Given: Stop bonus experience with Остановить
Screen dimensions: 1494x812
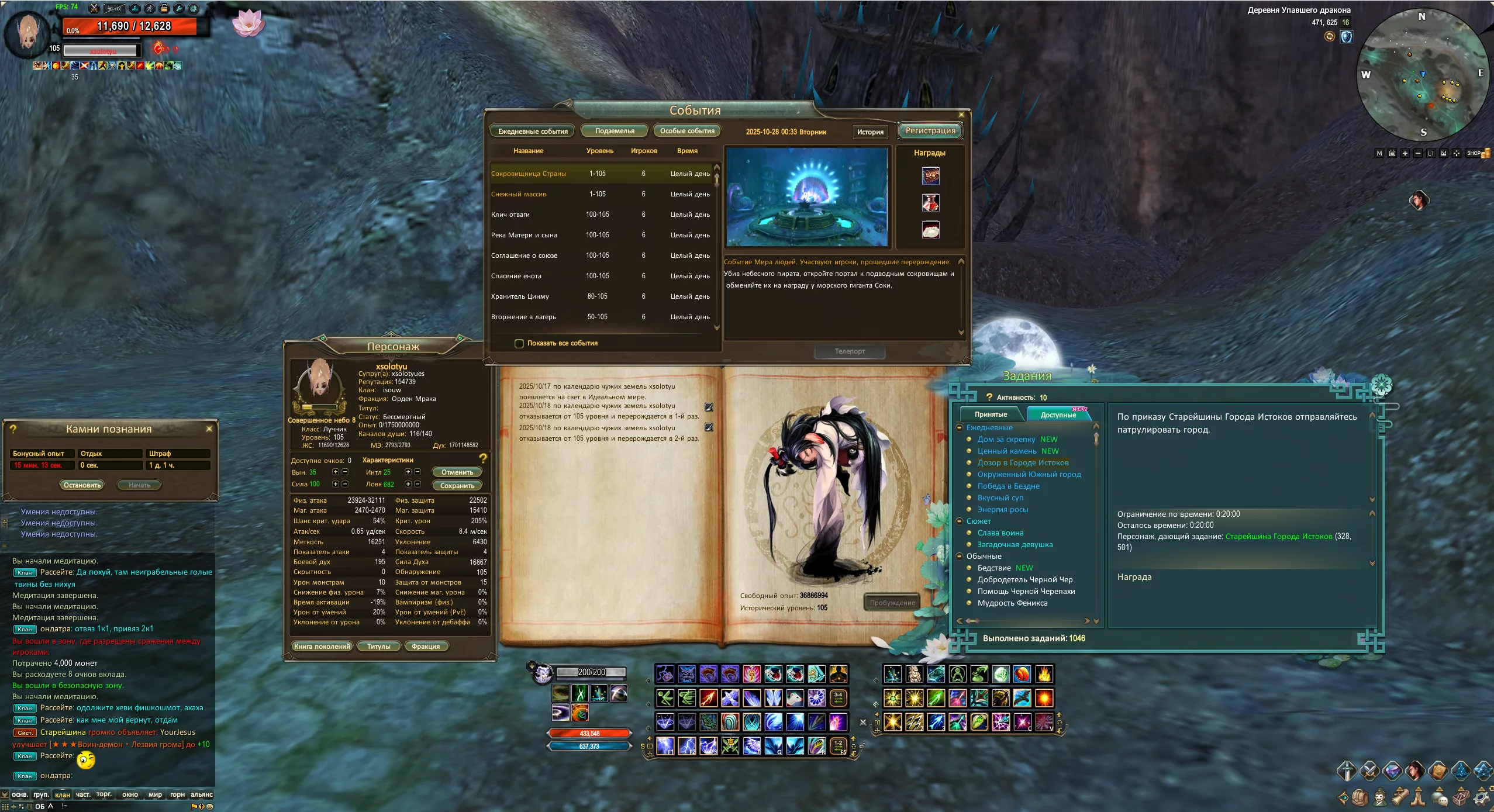Looking at the screenshot, I should (82, 485).
